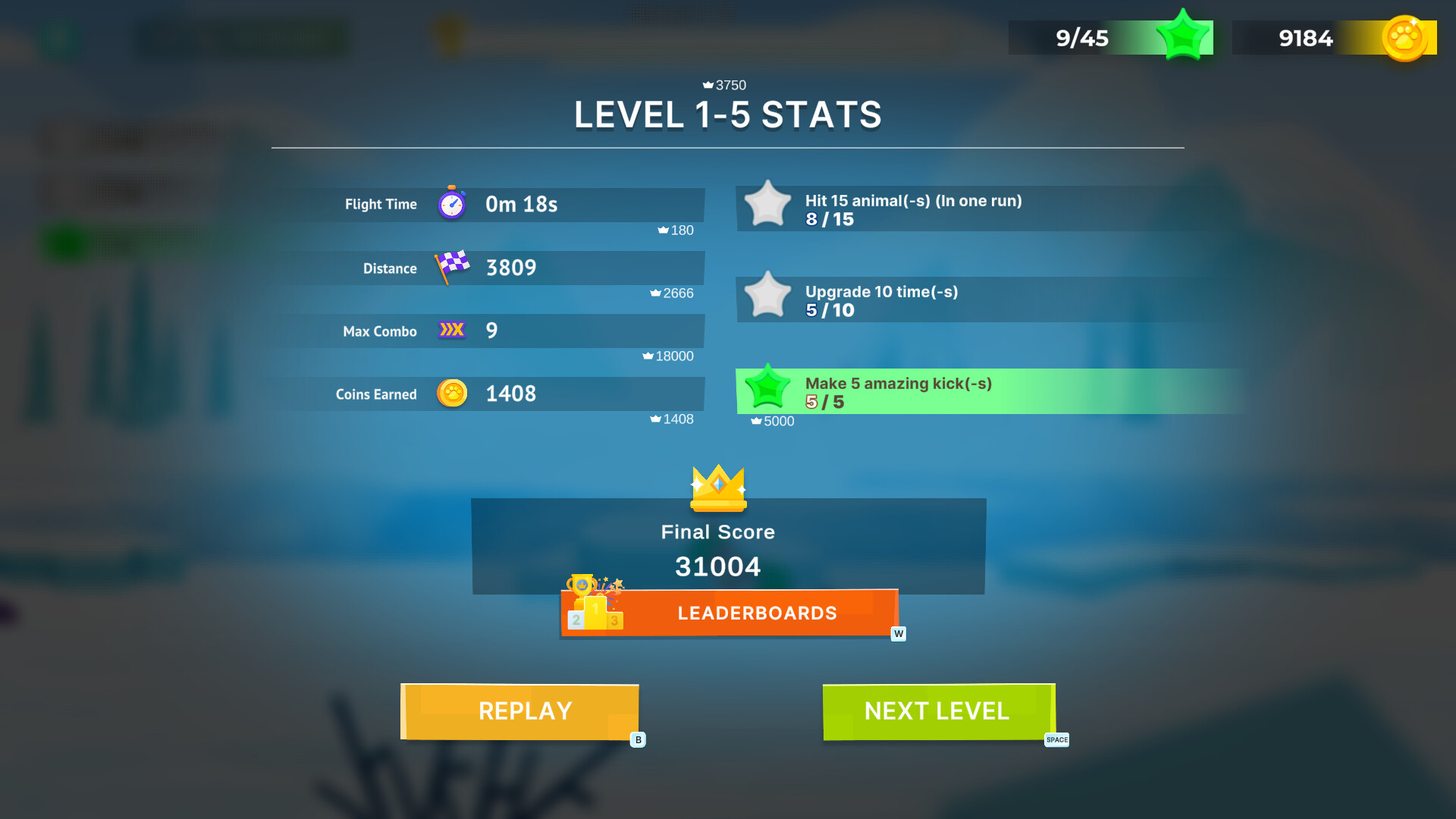1456x819 pixels.
Task: Click the grey star for Hit 15 animals challenge
Action: [x=768, y=205]
